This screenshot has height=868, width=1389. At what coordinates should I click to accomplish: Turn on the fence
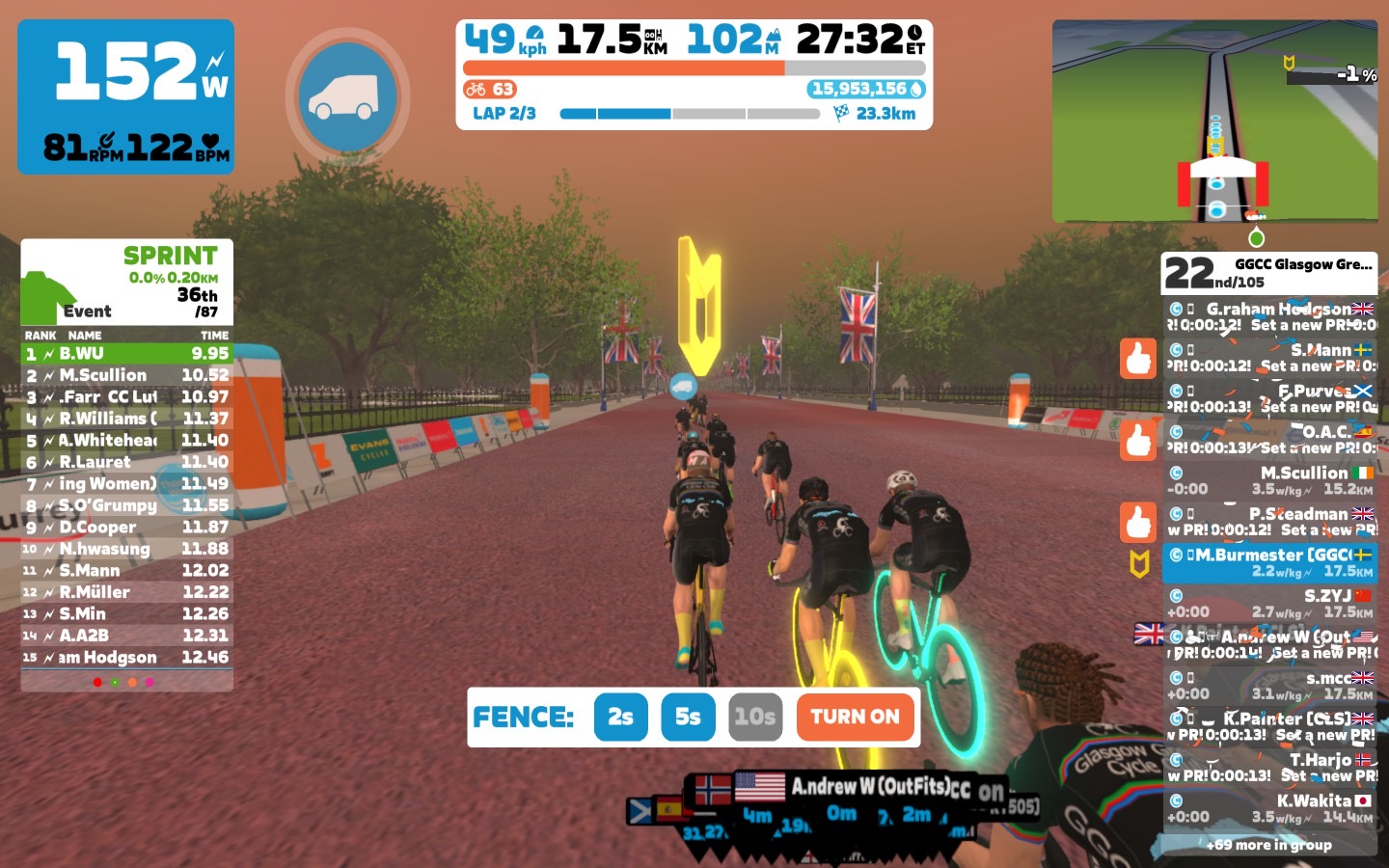click(x=855, y=717)
